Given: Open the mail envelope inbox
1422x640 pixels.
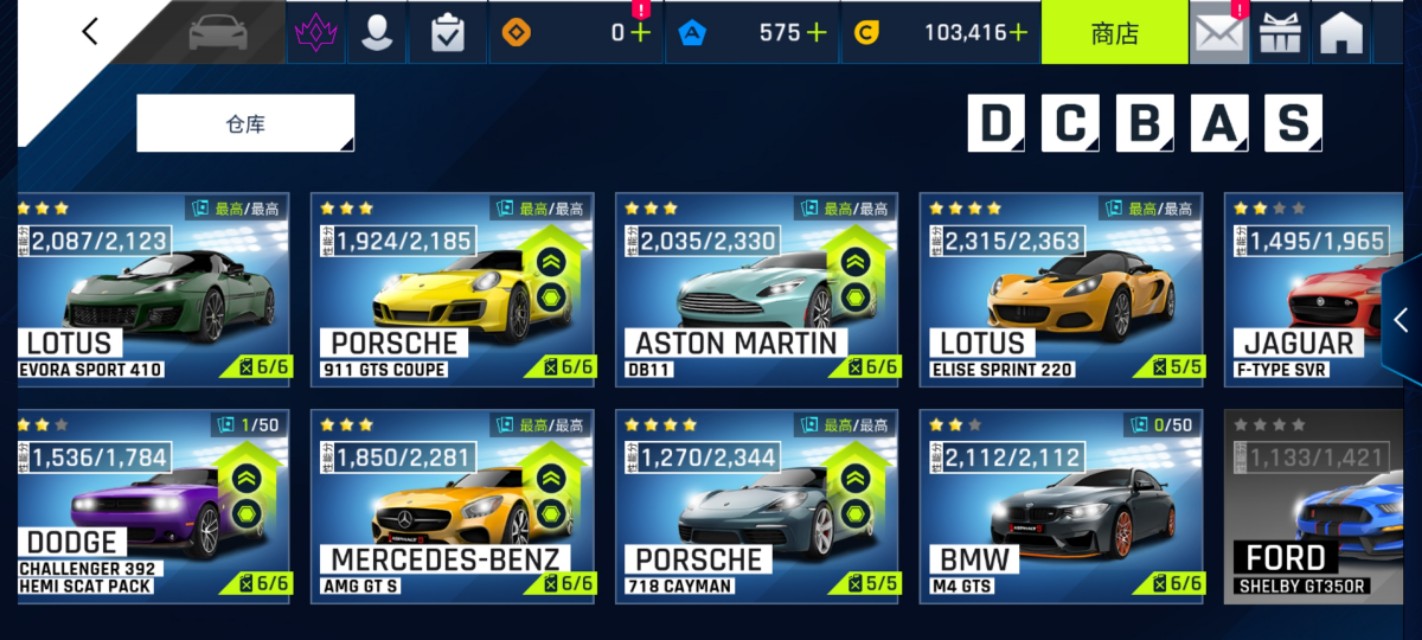Looking at the screenshot, I should tap(1219, 33).
